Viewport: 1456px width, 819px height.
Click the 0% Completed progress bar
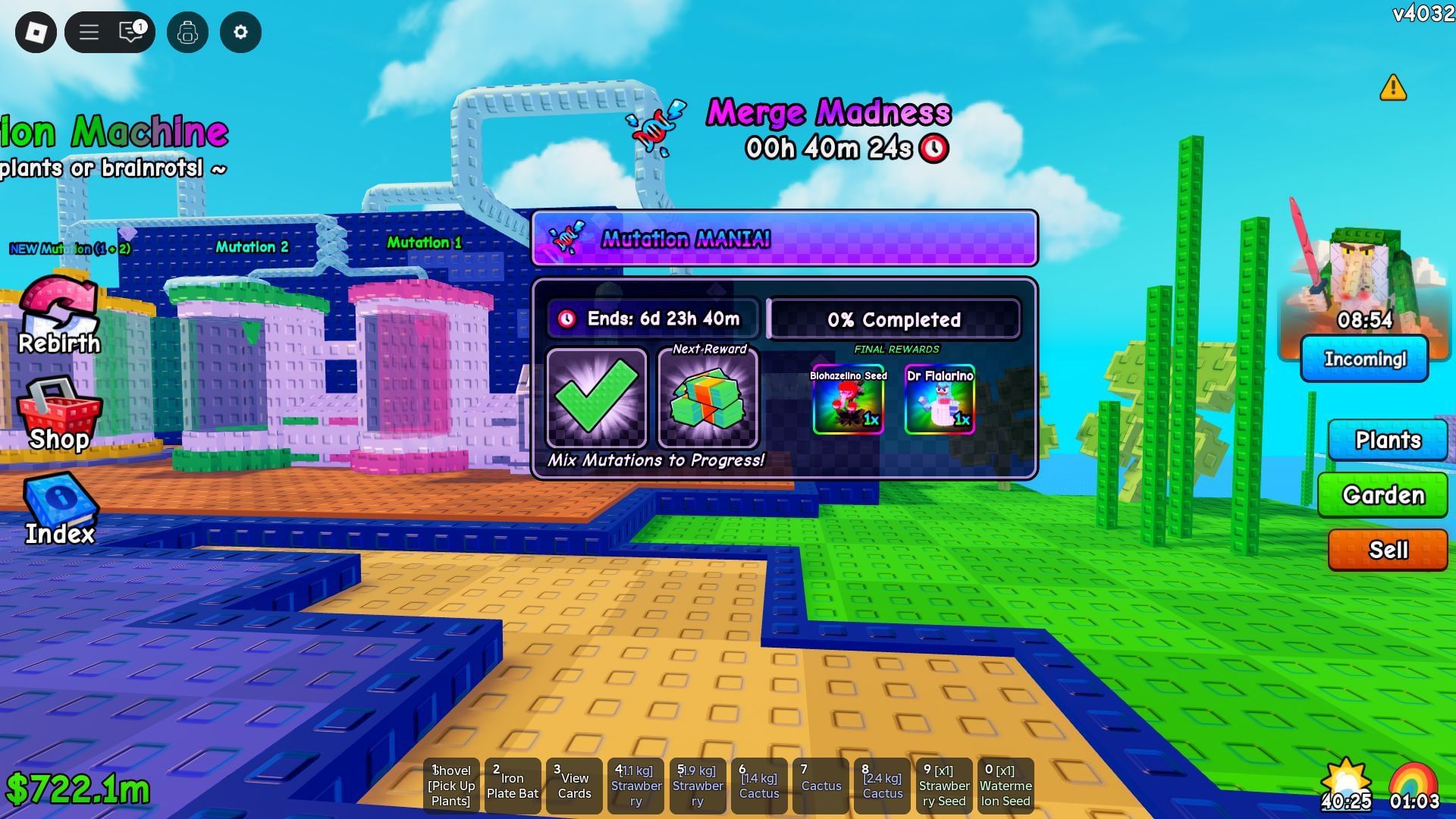pyautogui.click(x=893, y=319)
